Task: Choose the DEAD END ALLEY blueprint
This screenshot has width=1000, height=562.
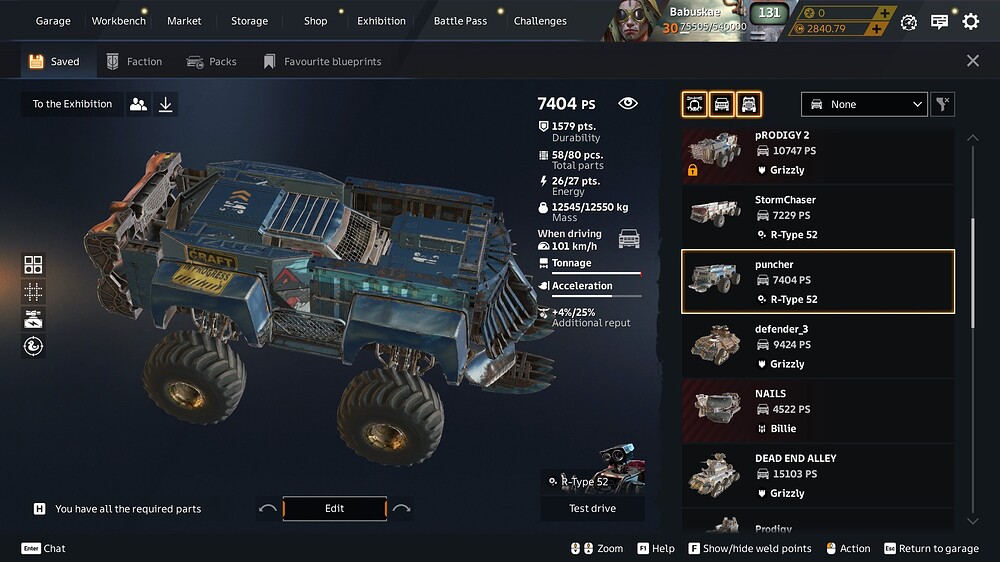Action: pyautogui.click(x=817, y=474)
